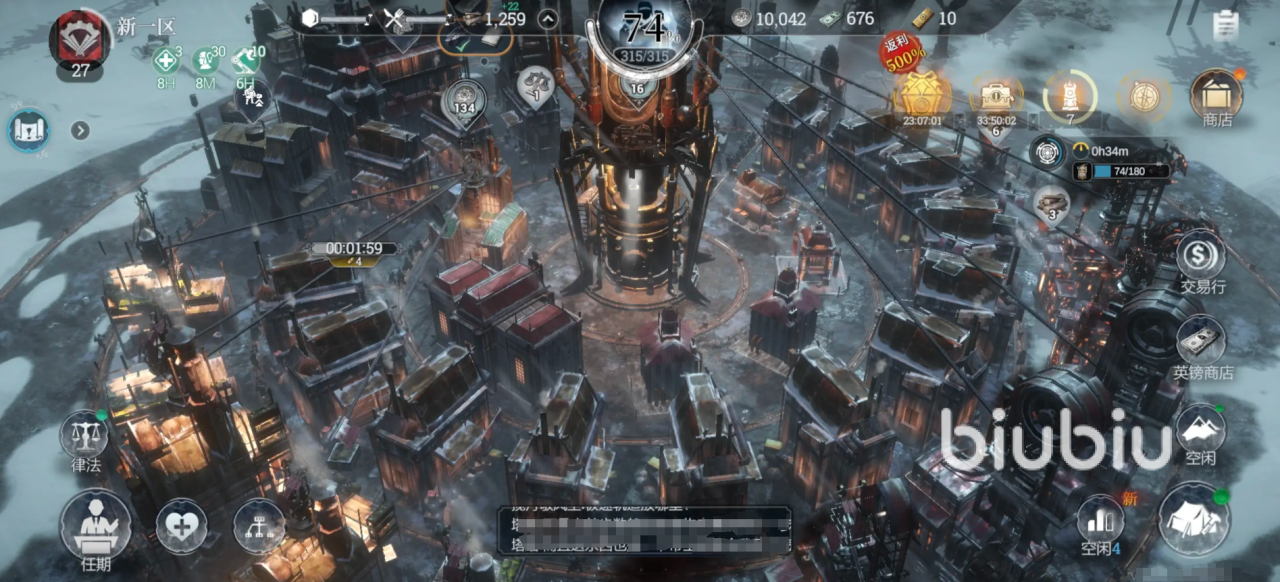
Task: Open the player avatar profile
Action: click(80, 38)
